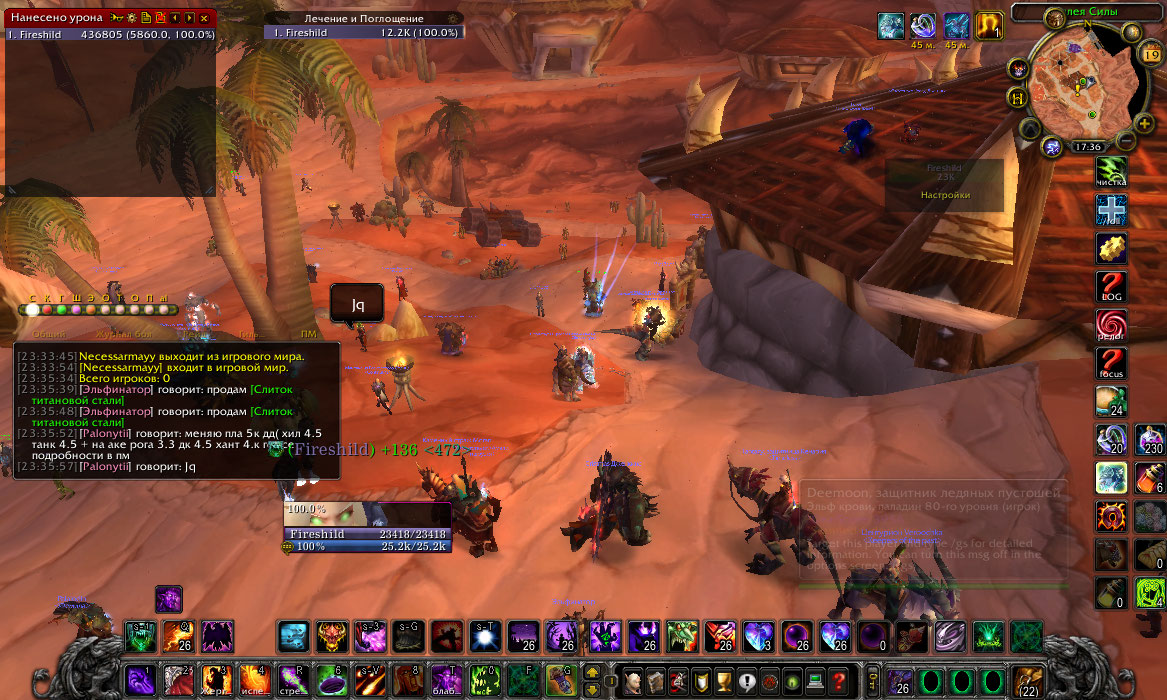Screen dimensions: 1167x700
Task: Close the damage meter window
Action: click(x=205, y=18)
